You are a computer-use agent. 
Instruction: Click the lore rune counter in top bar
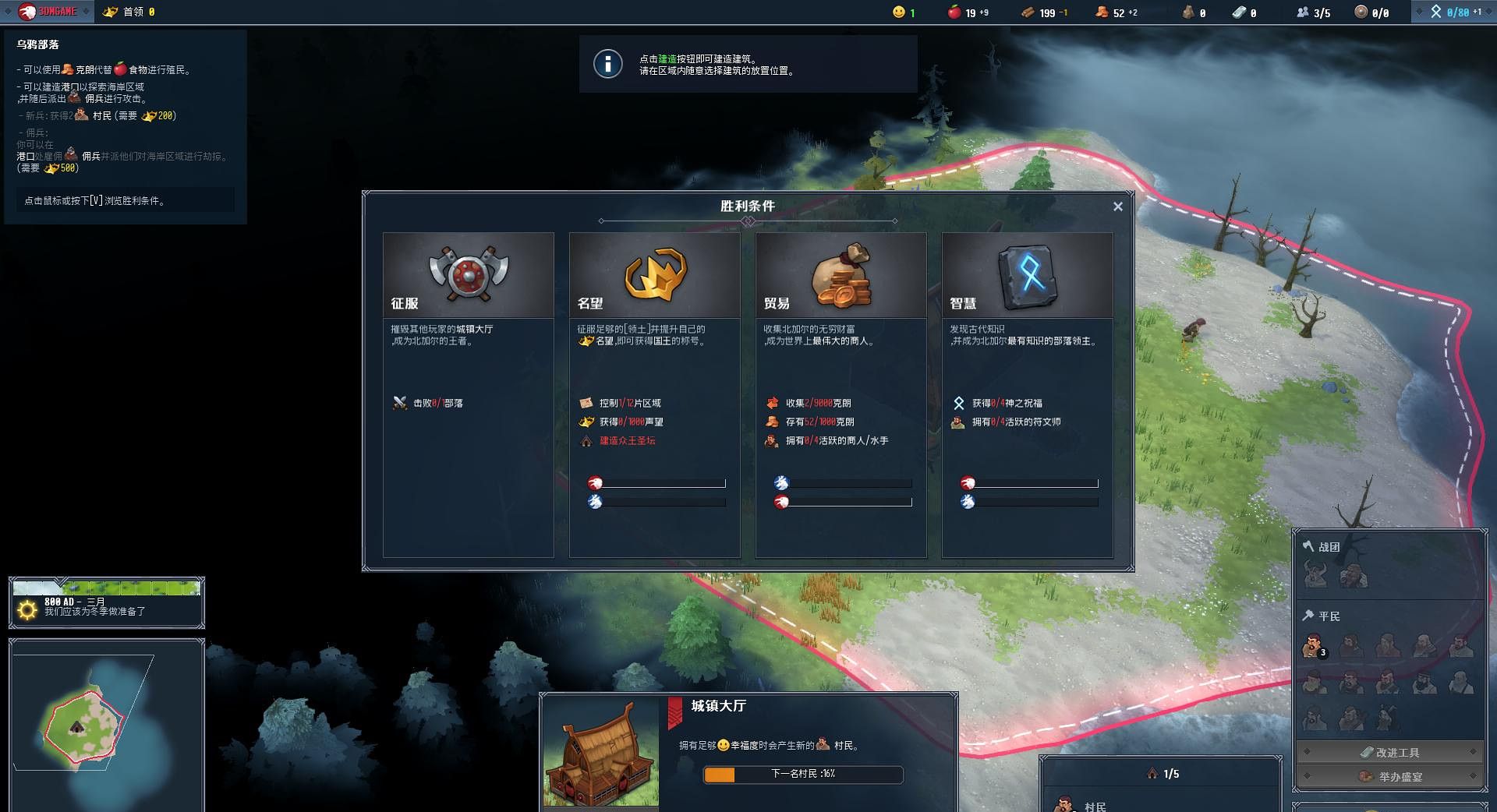click(x=1455, y=12)
